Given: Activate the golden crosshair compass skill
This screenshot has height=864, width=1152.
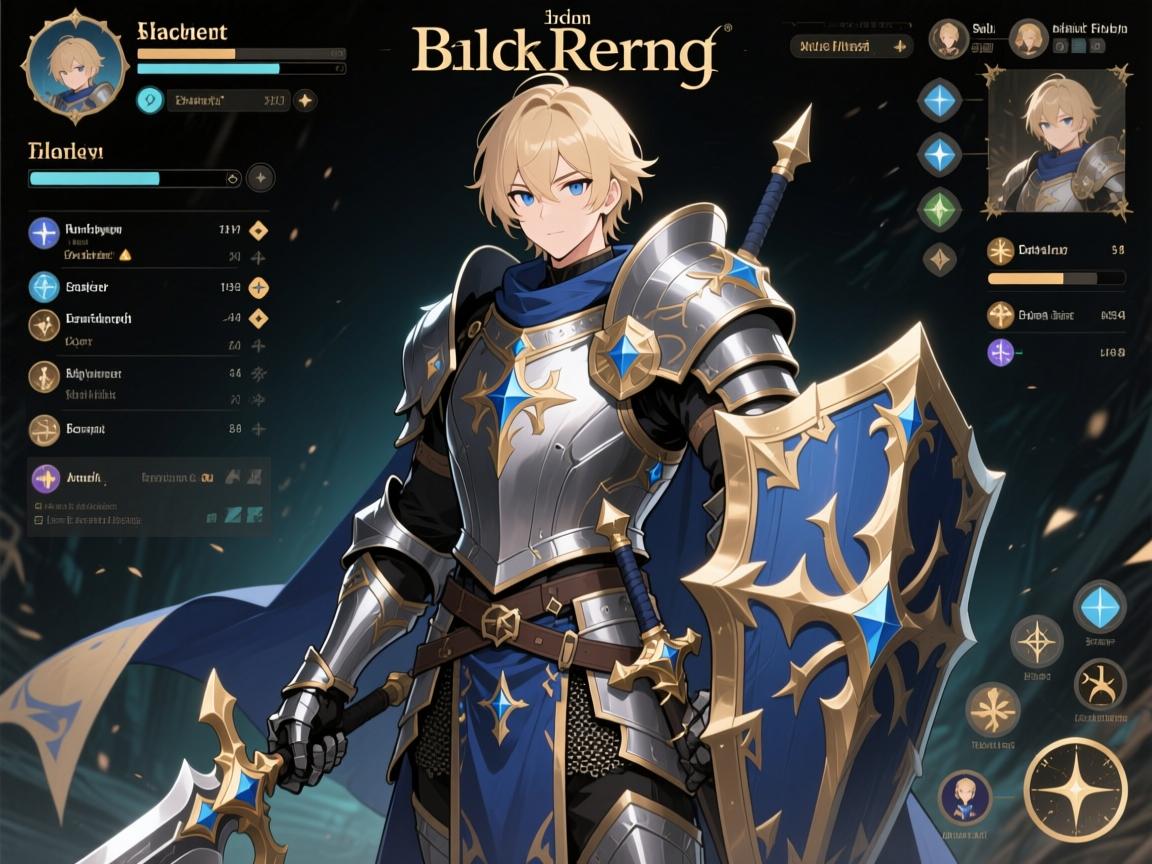Looking at the screenshot, I should click(1036, 641).
